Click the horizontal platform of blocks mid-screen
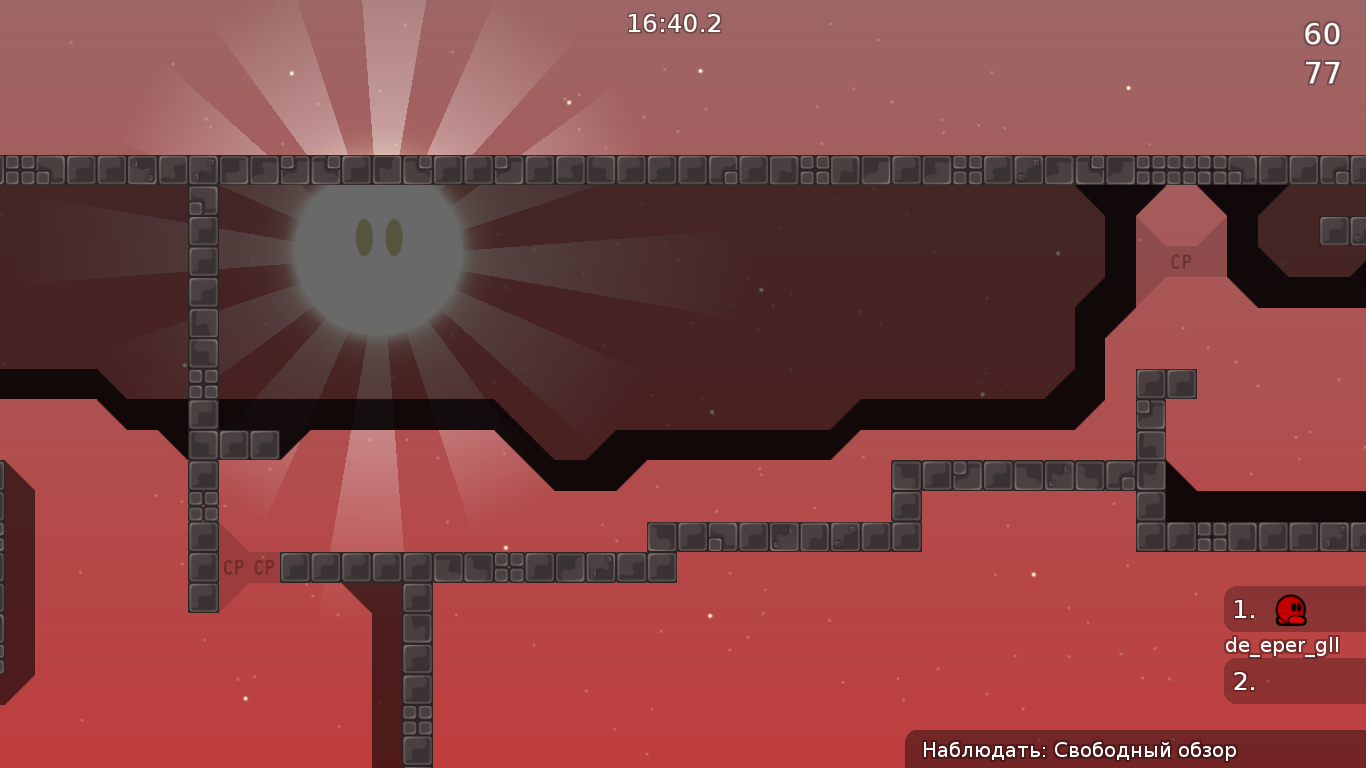 click(x=480, y=570)
